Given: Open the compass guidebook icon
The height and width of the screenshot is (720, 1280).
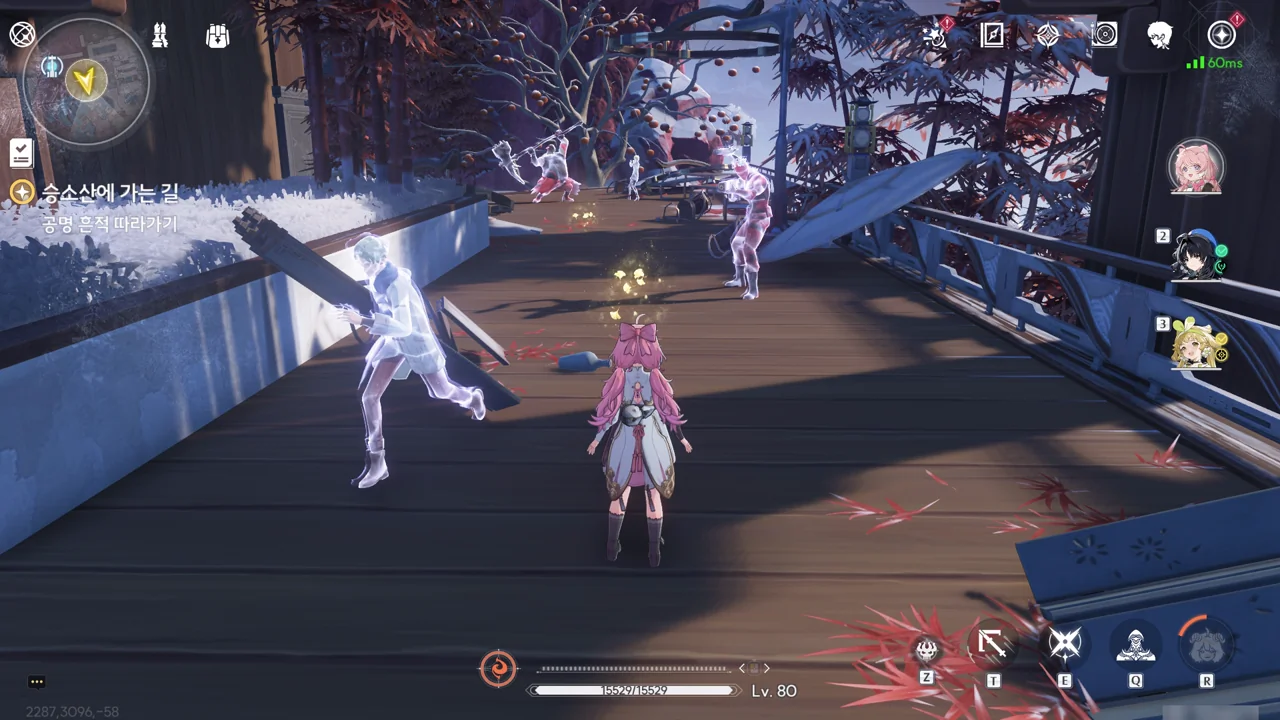Looking at the screenshot, I should coord(992,35).
